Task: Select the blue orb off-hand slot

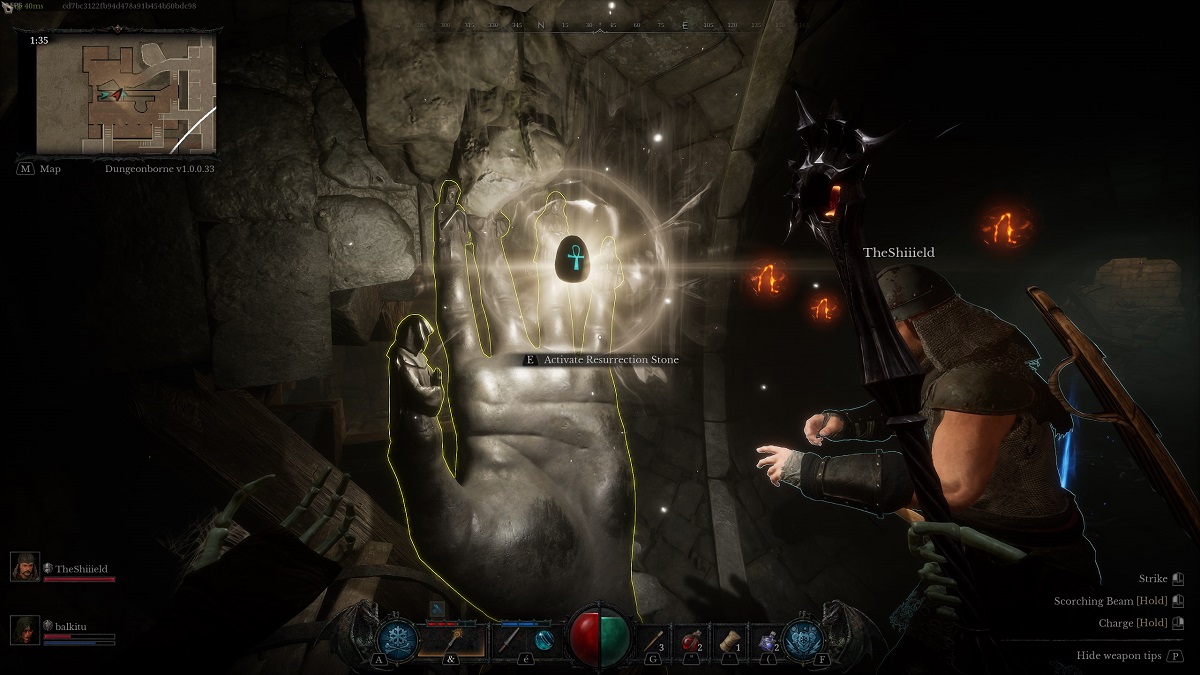Action: coord(542,639)
